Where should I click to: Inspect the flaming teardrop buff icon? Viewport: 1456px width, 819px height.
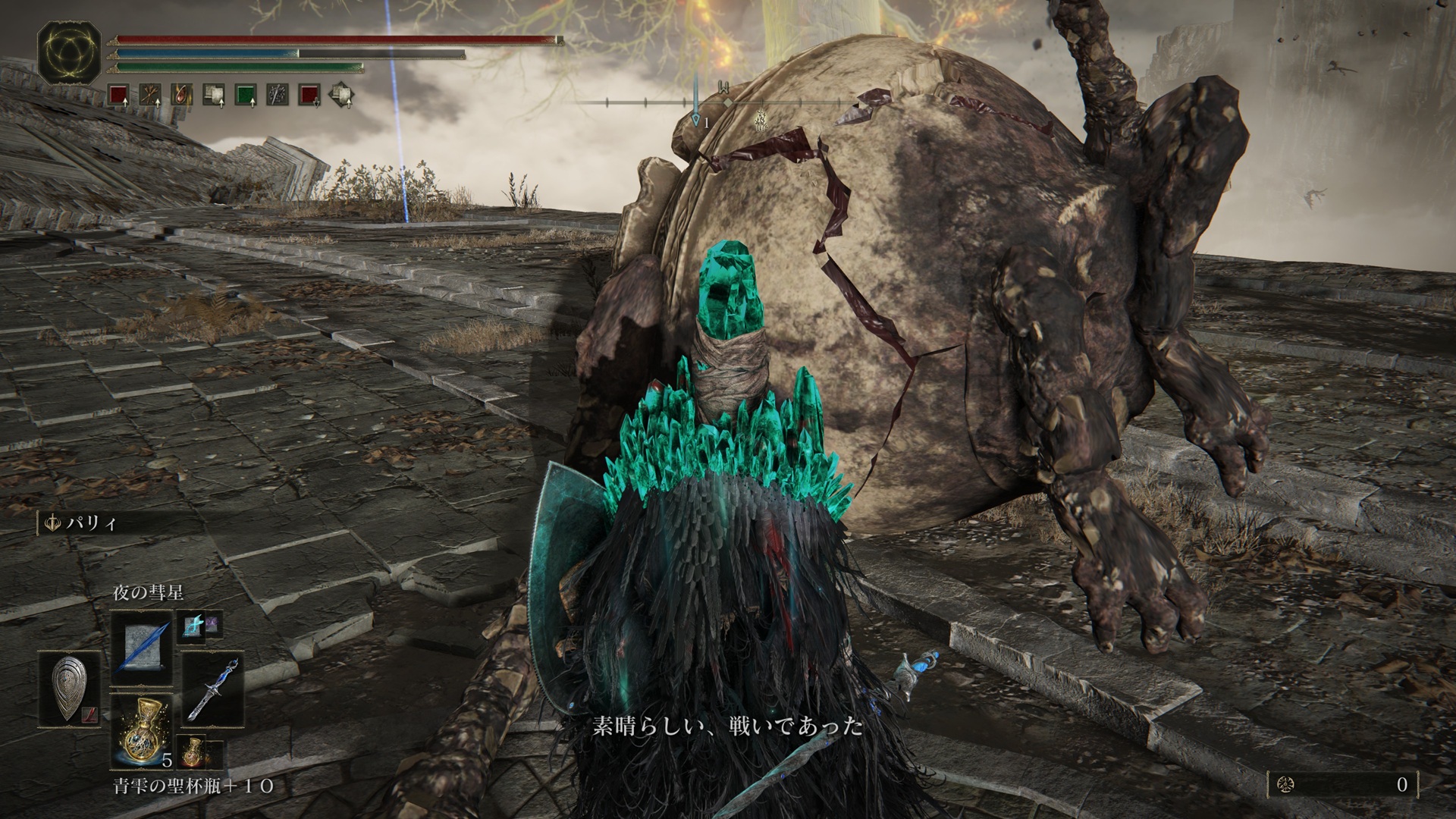181,95
